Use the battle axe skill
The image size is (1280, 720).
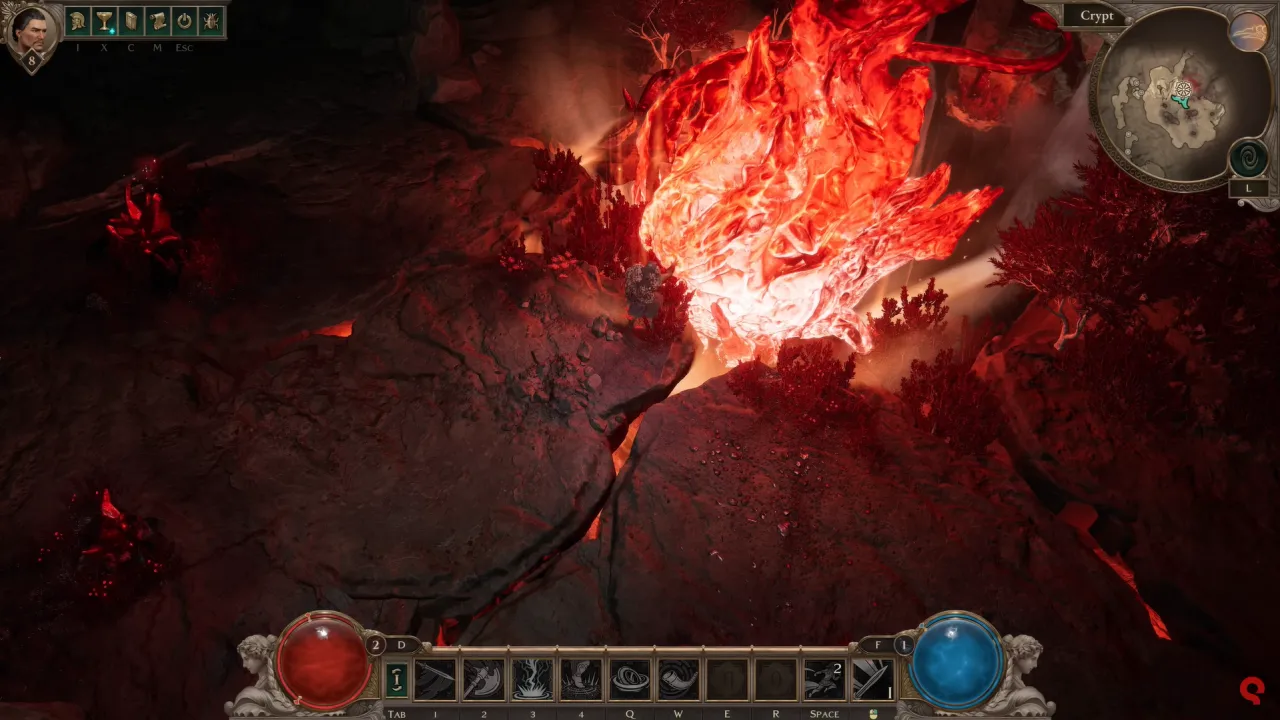click(x=484, y=679)
